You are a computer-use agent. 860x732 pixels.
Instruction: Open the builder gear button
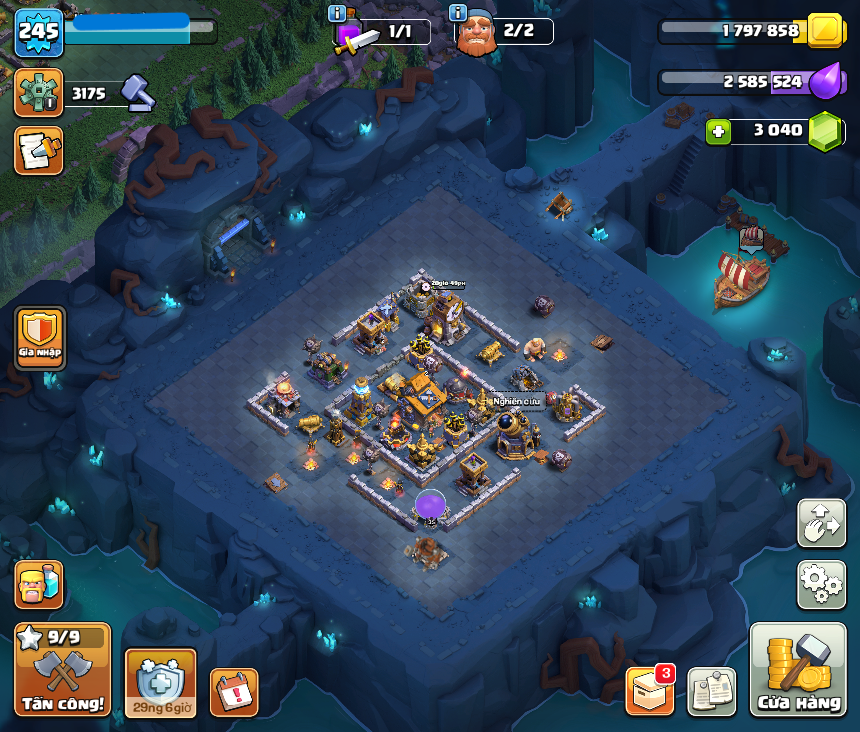tap(39, 93)
